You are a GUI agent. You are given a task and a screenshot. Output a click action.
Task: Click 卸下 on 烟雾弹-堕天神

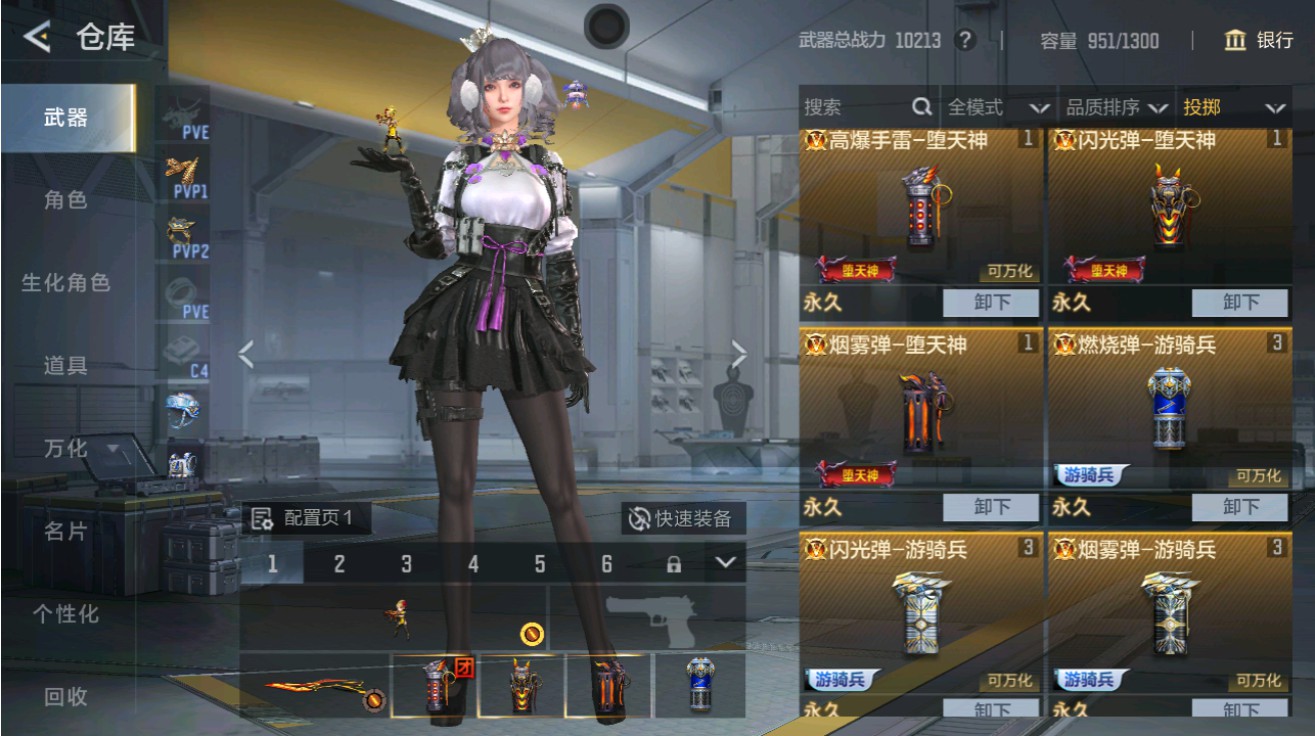click(x=992, y=507)
